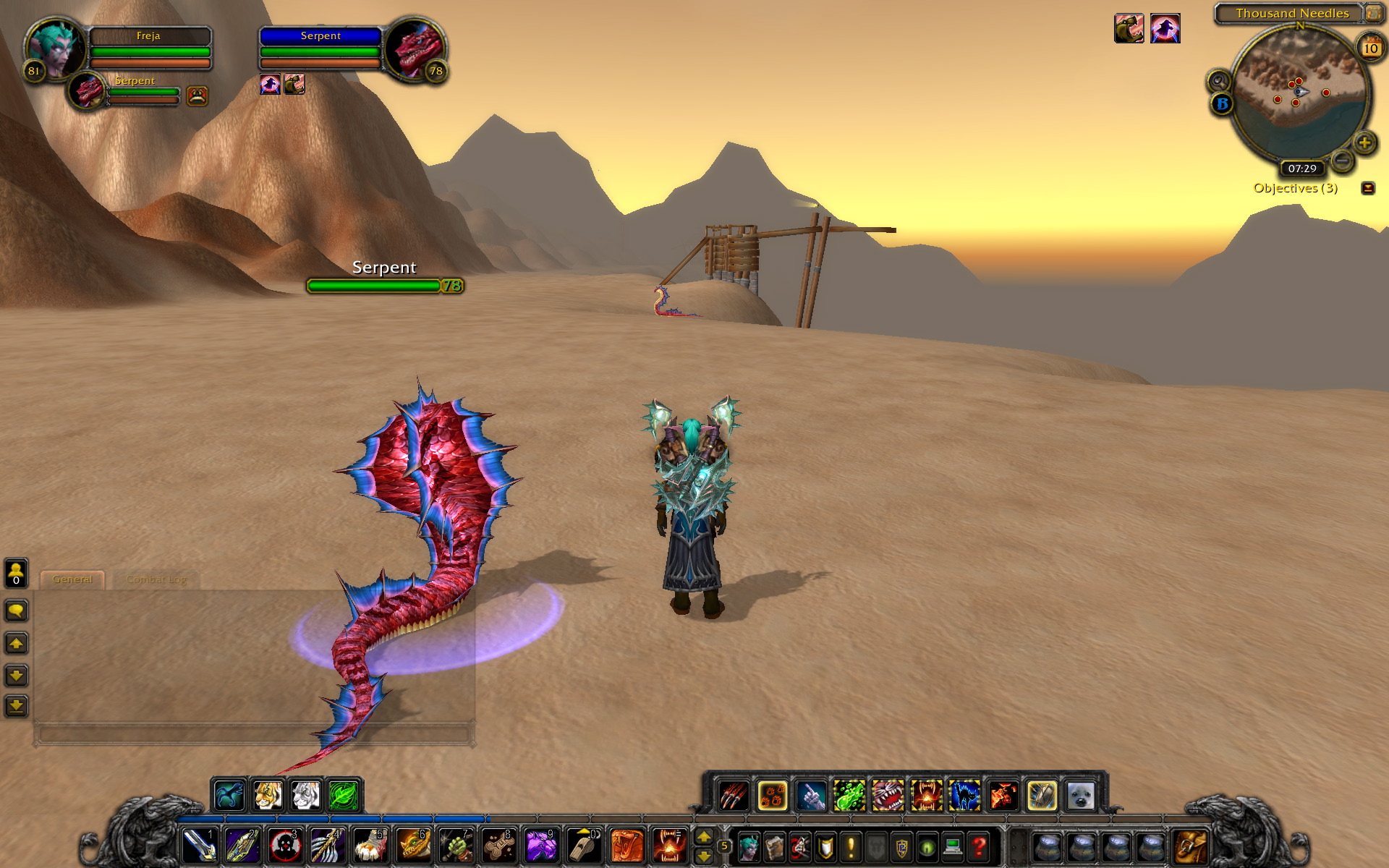Select the green leaf aspect icon
The width and height of the screenshot is (1389, 868).
coord(344,796)
